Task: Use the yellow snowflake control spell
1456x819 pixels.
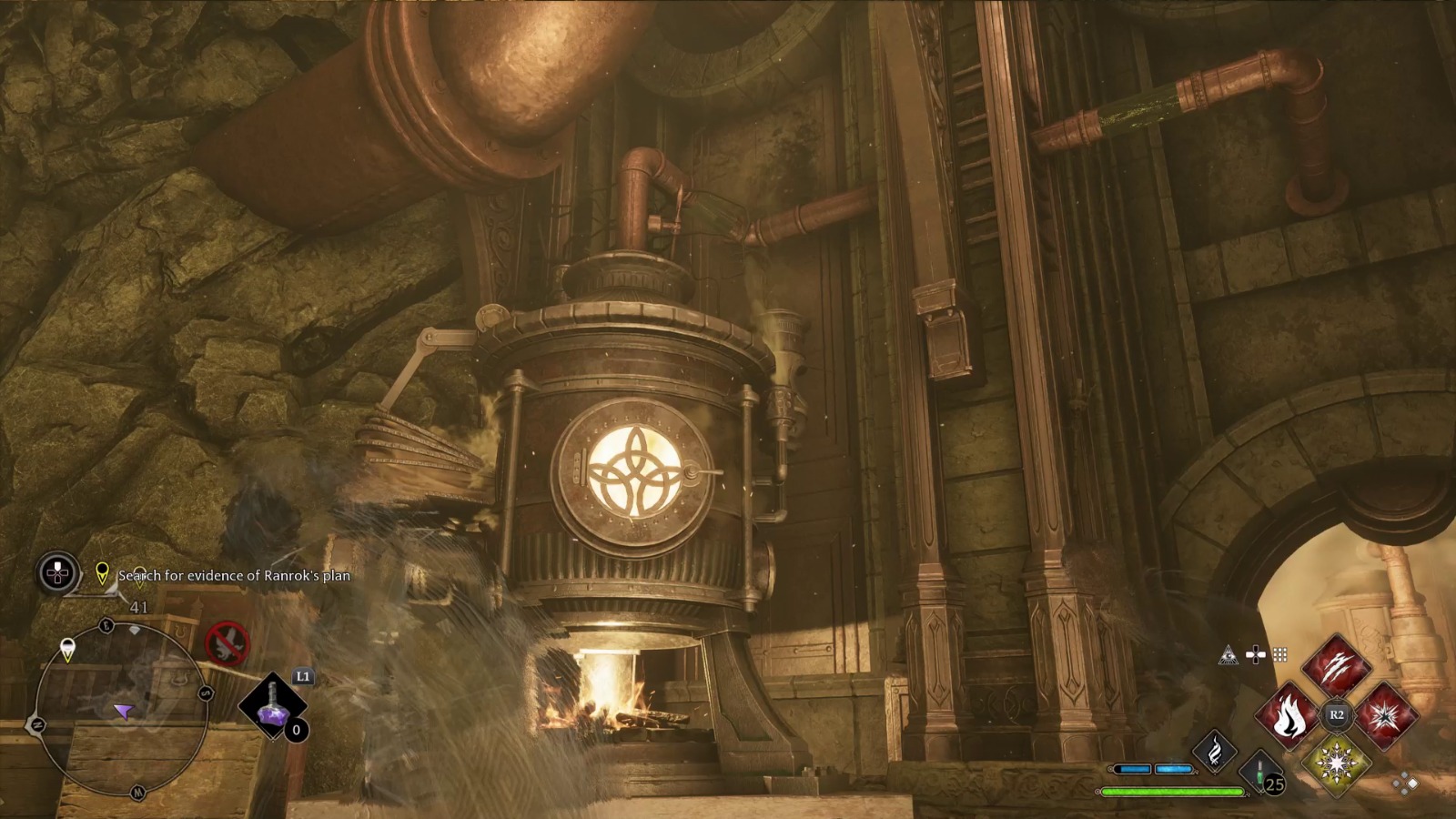Action: (x=1336, y=763)
